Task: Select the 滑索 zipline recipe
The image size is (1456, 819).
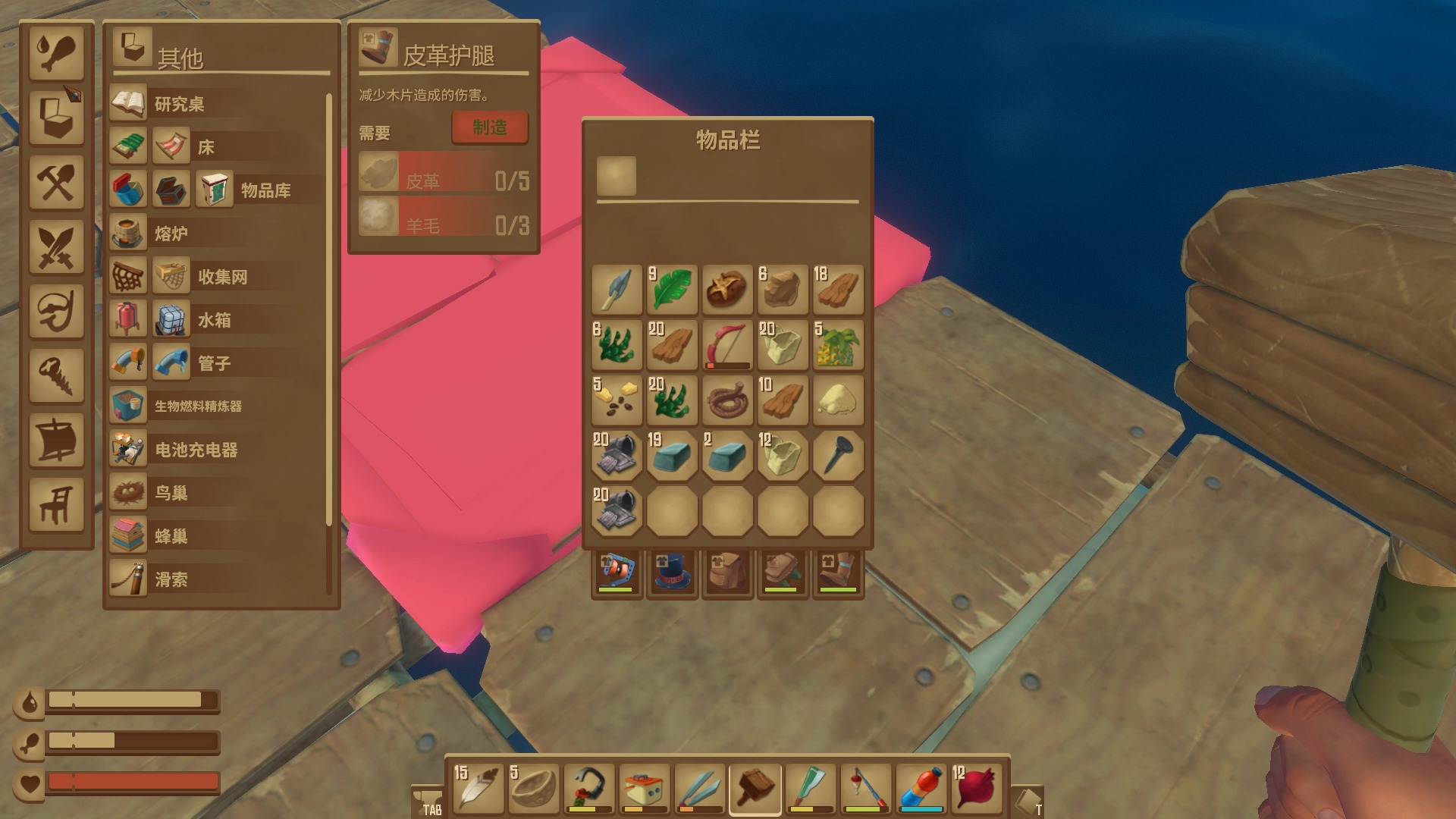Action: pos(171,579)
